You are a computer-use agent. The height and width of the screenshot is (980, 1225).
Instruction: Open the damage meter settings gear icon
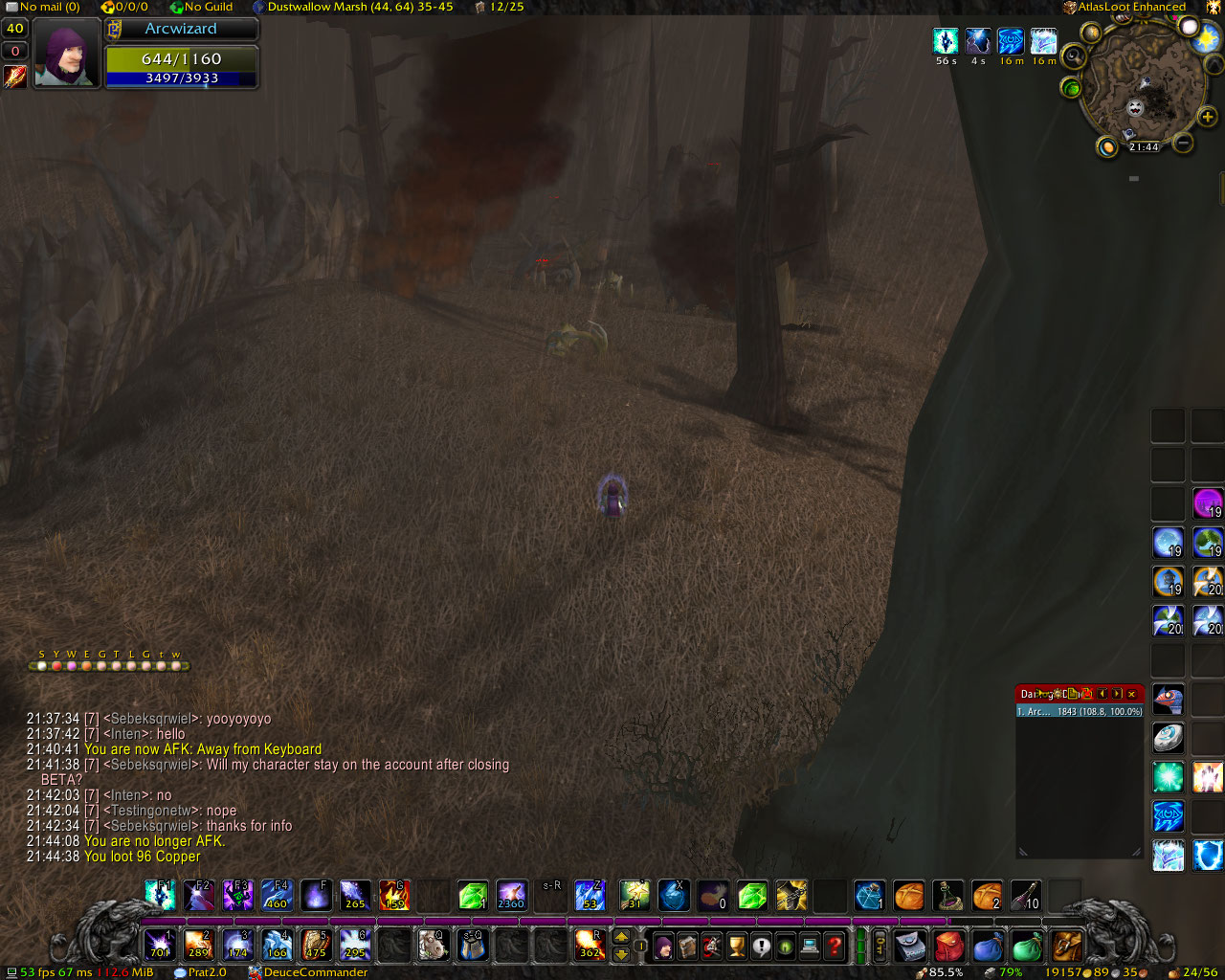(1058, 694)
